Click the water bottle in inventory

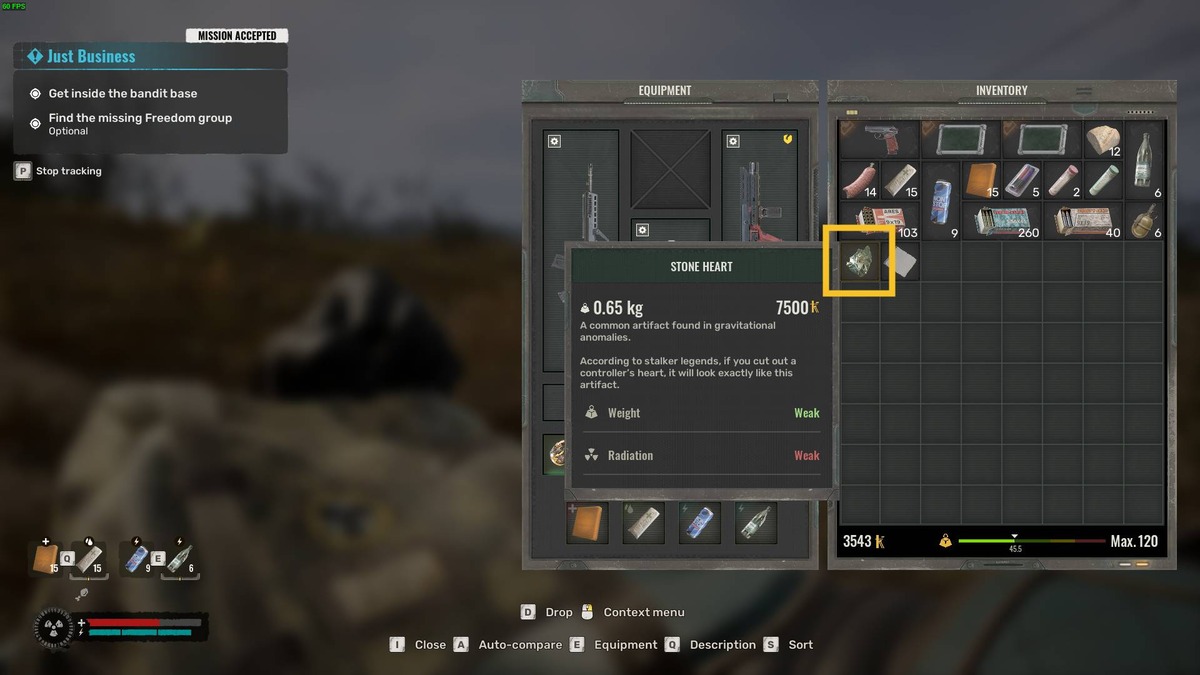click(x=1145, y=160)
